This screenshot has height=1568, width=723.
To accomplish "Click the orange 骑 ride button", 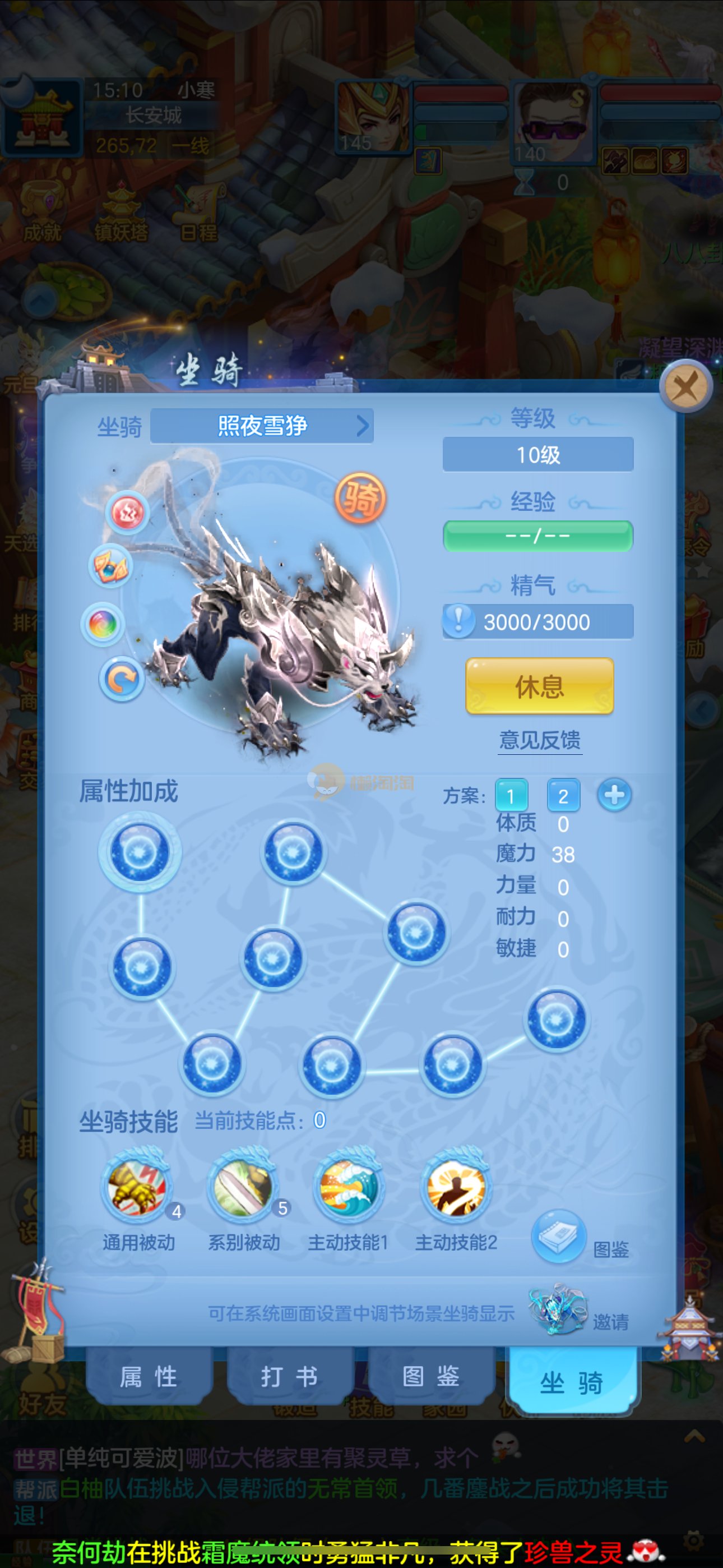I will pos(360,499).
